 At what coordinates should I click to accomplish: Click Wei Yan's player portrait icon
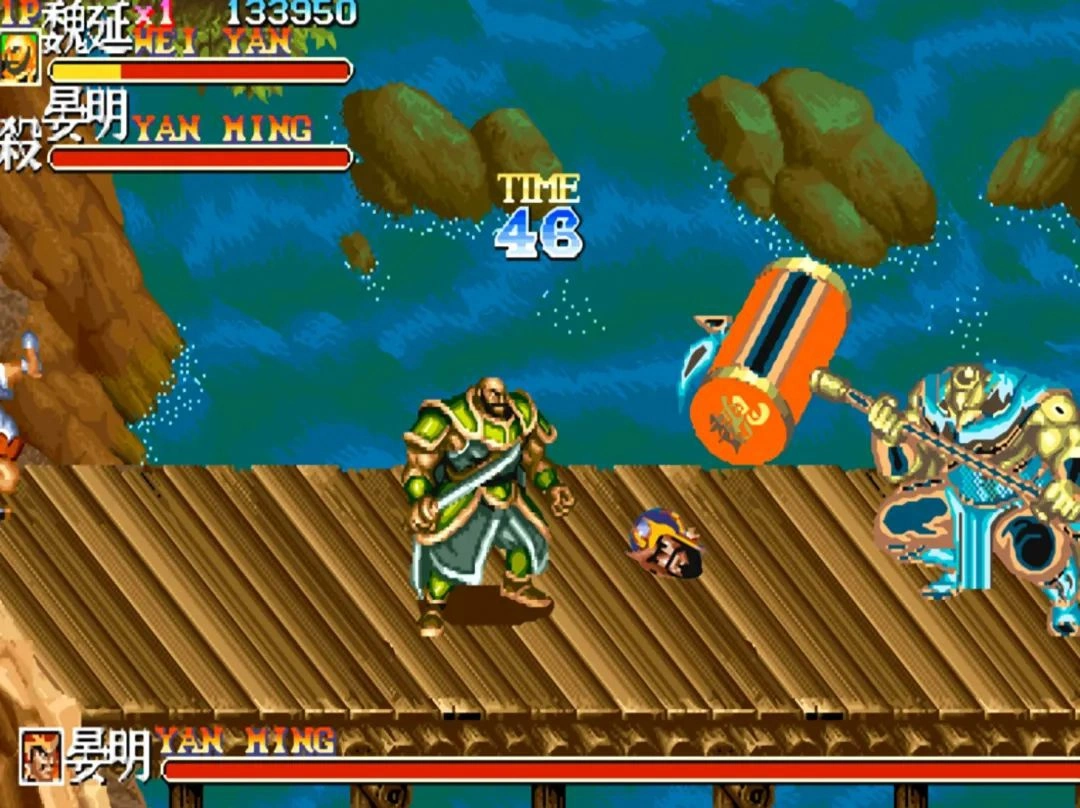point(19,59)
